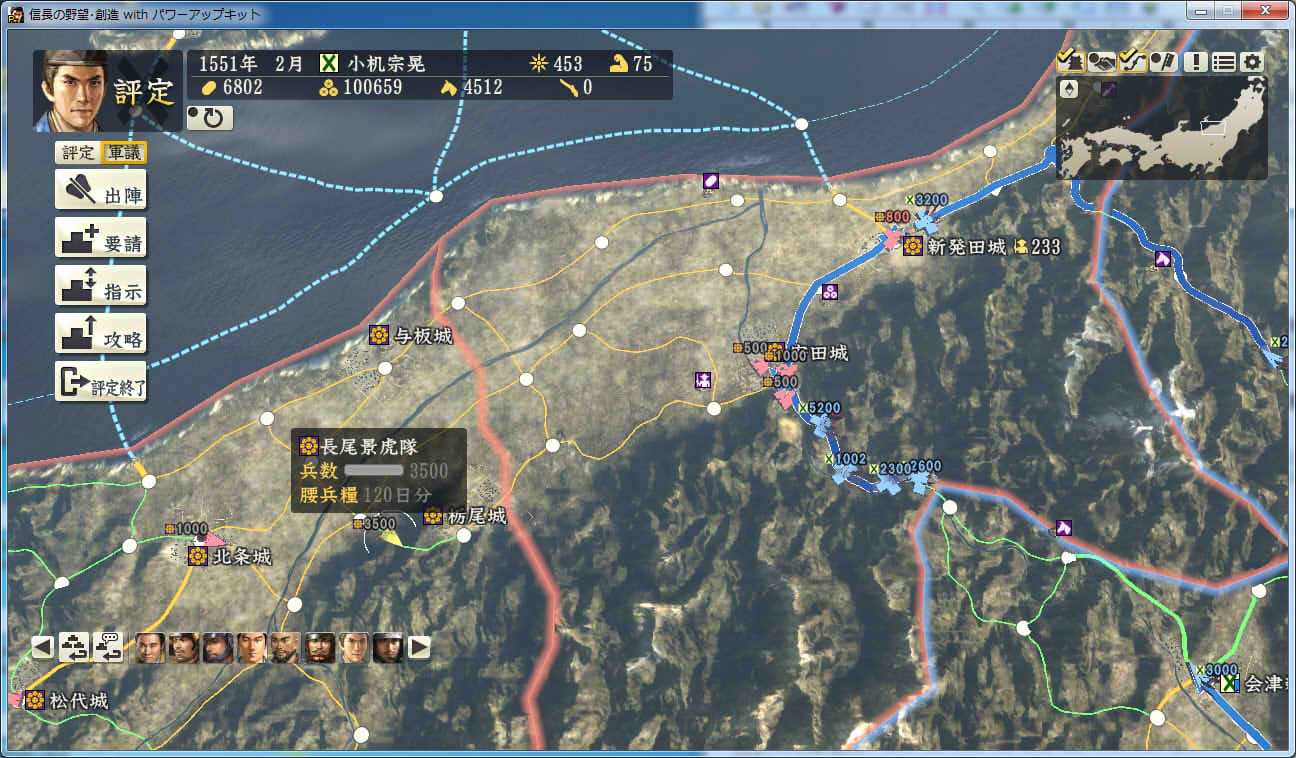
Task: Toggle the road route display filter
Action: pyautogui.click(x=1132, y=61)
